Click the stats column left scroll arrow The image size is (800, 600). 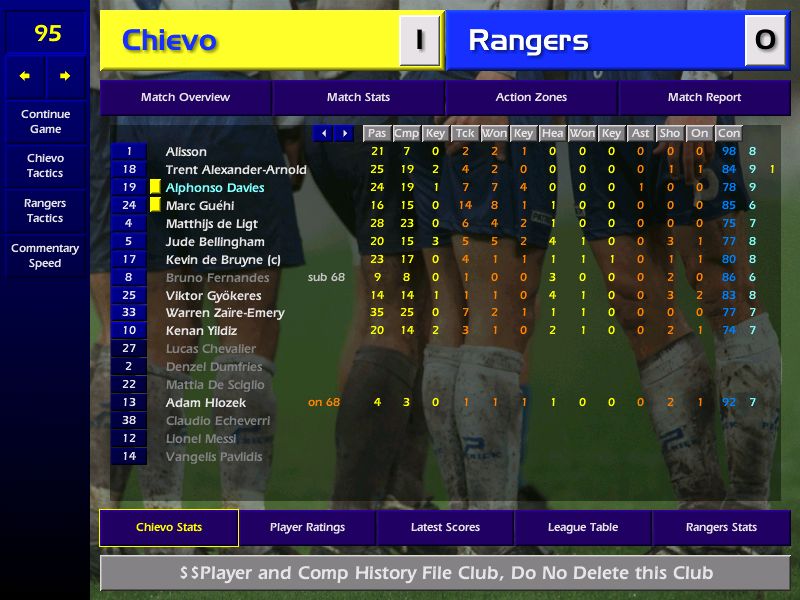click(x=323, y=133)
